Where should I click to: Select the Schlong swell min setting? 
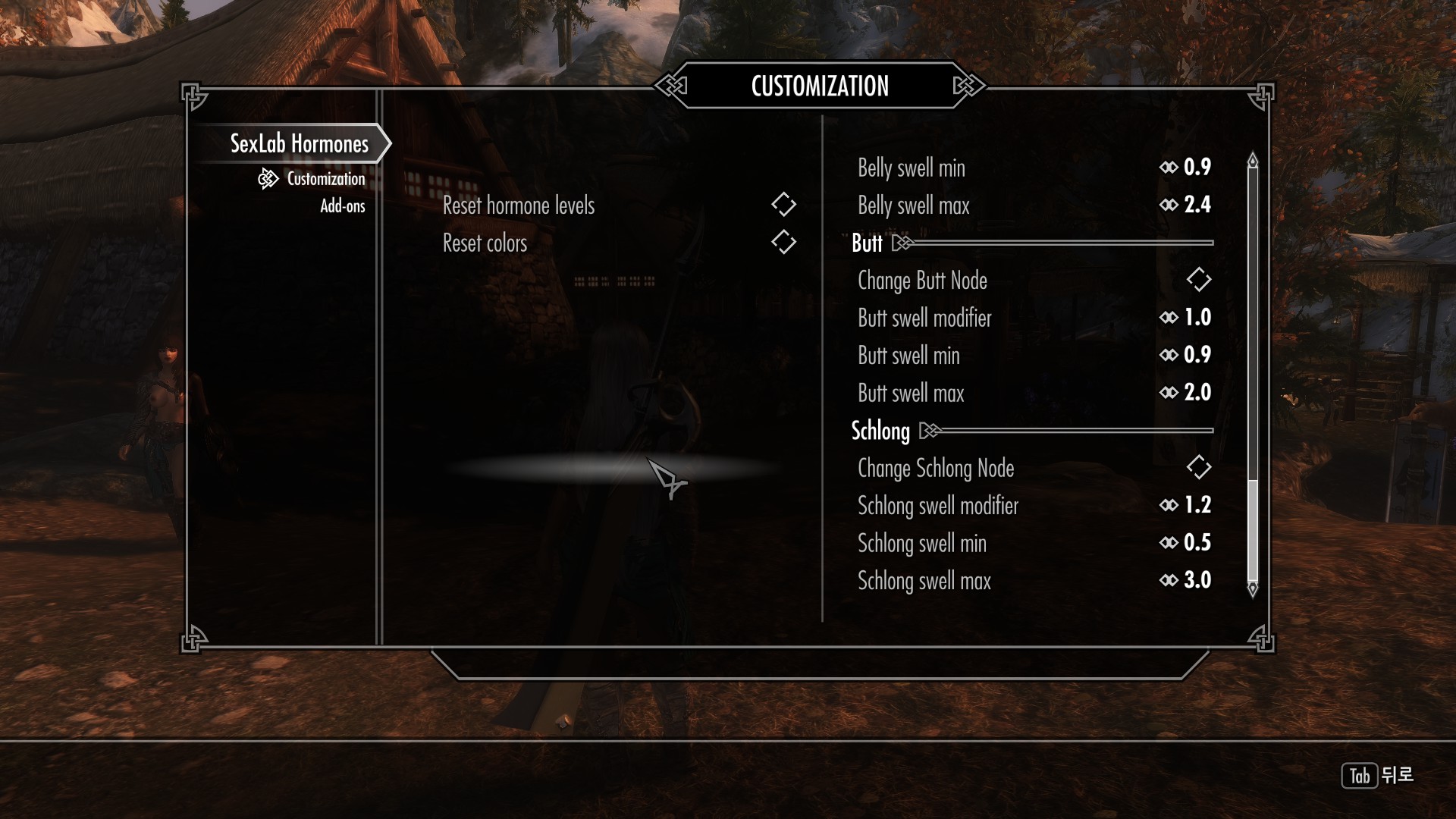[x=1033, y=543]
